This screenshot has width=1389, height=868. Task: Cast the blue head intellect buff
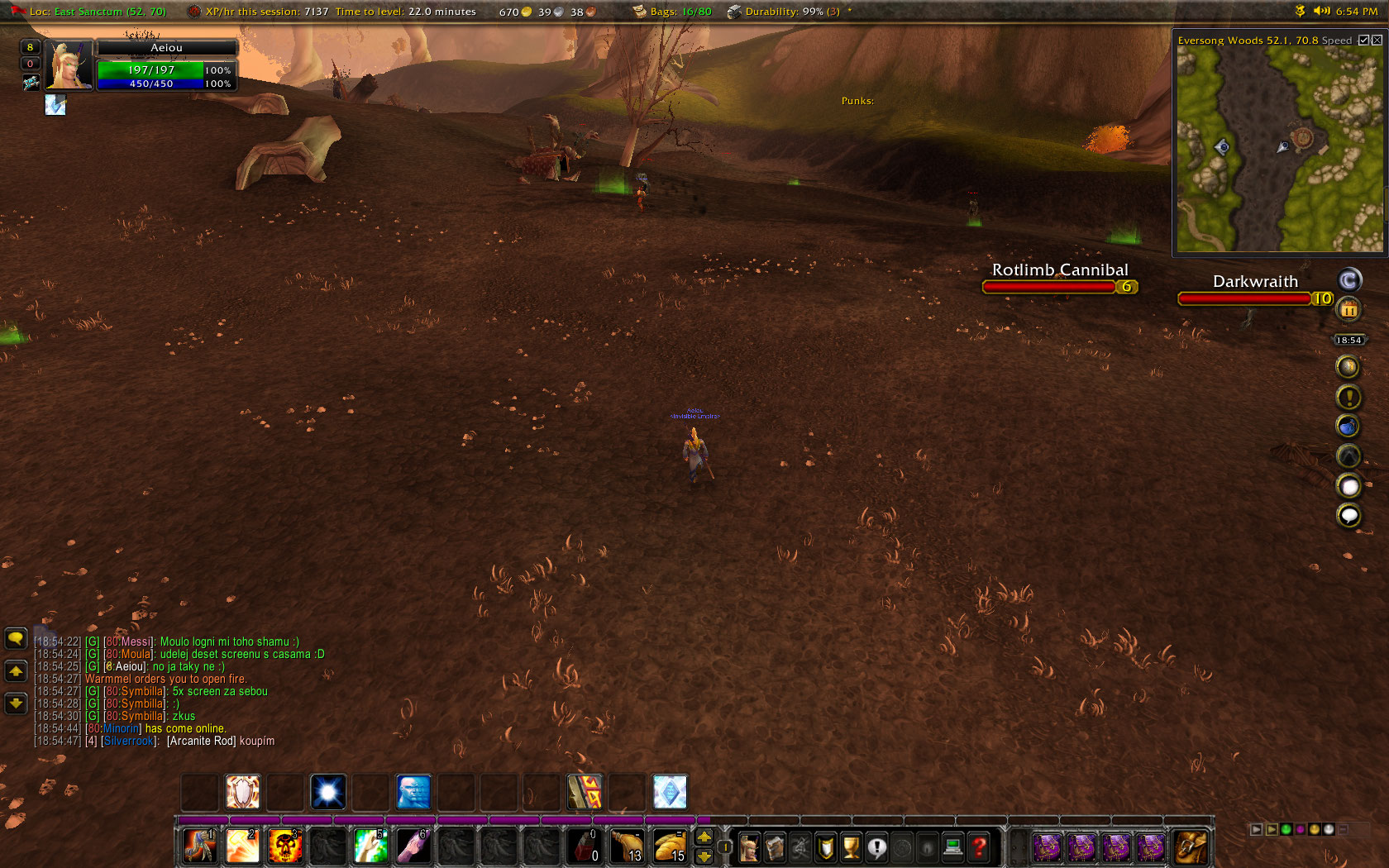413,792
